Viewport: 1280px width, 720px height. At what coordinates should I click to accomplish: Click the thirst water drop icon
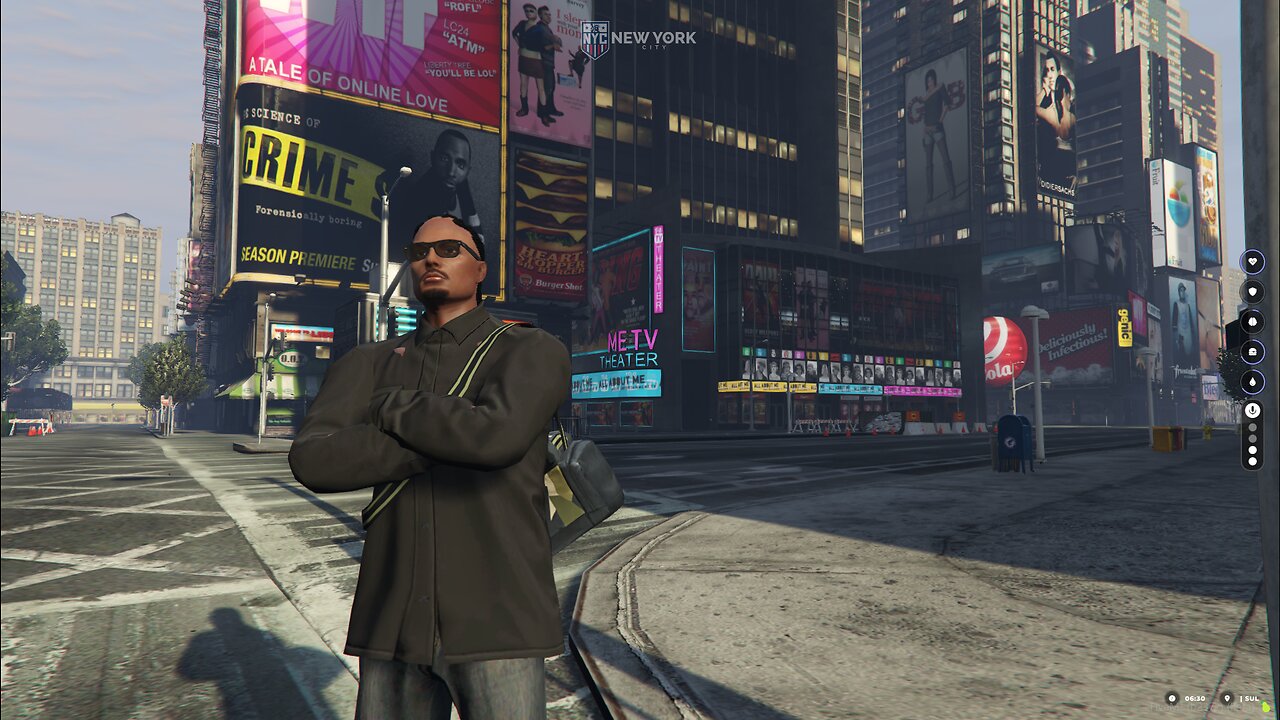click(1252, 382)
